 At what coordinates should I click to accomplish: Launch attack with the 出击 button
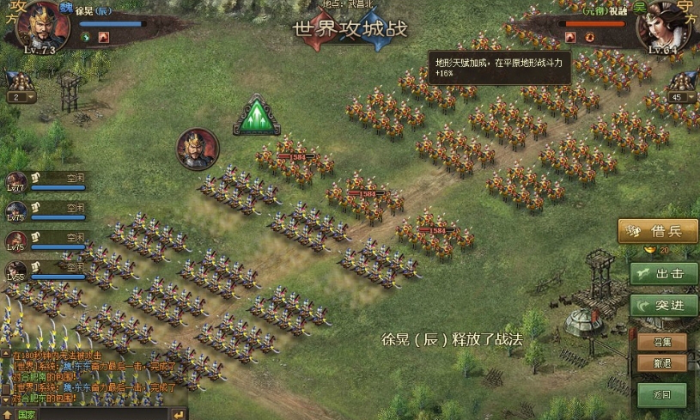pyautogui.click(x=663, y=273)
